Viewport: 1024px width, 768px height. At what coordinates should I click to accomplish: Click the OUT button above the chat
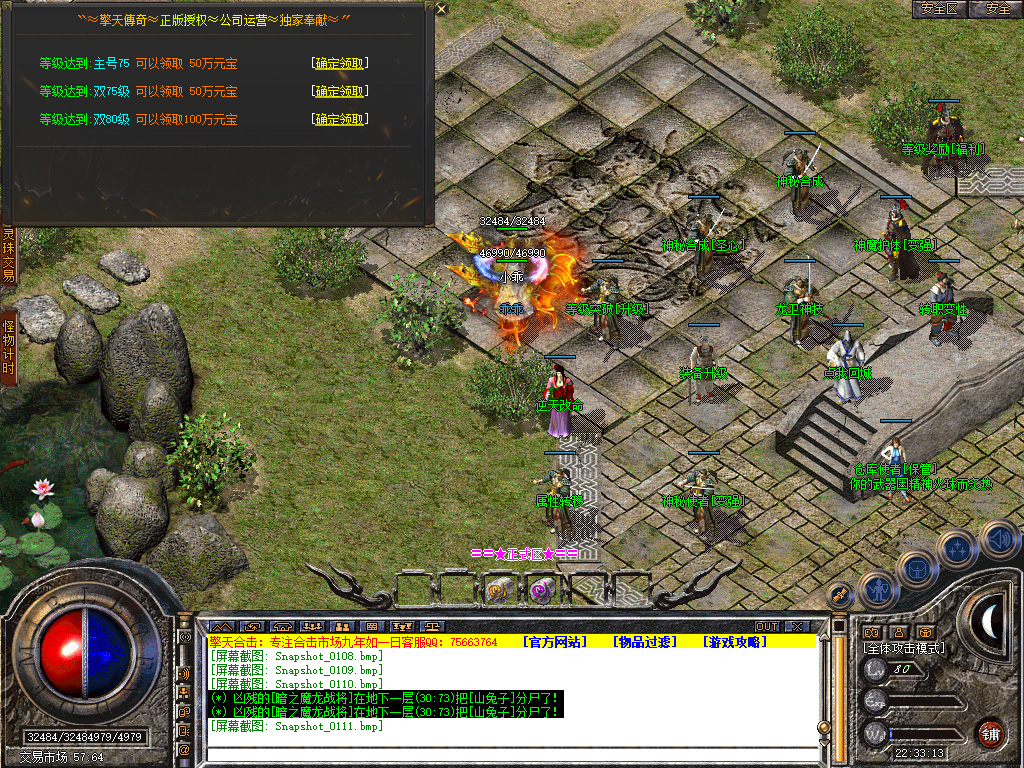[x=766, y=626]
